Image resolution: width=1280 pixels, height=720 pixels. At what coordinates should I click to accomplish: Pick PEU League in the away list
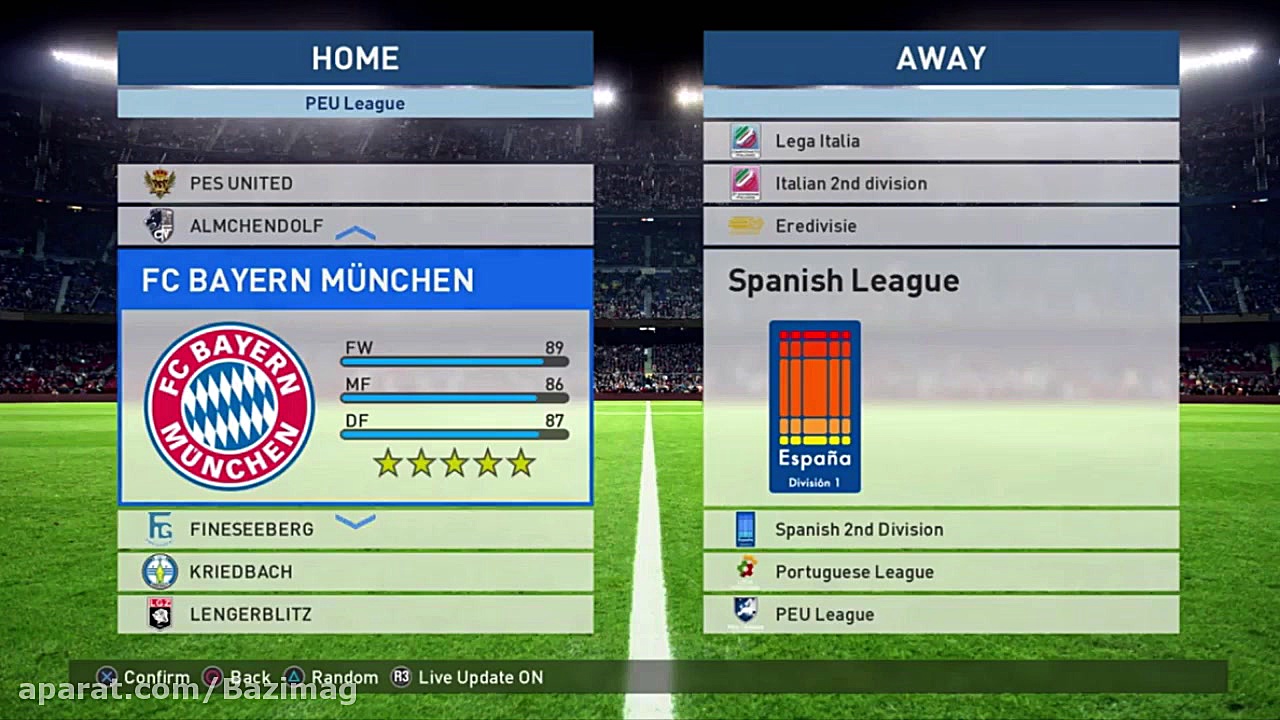[940, 614]
